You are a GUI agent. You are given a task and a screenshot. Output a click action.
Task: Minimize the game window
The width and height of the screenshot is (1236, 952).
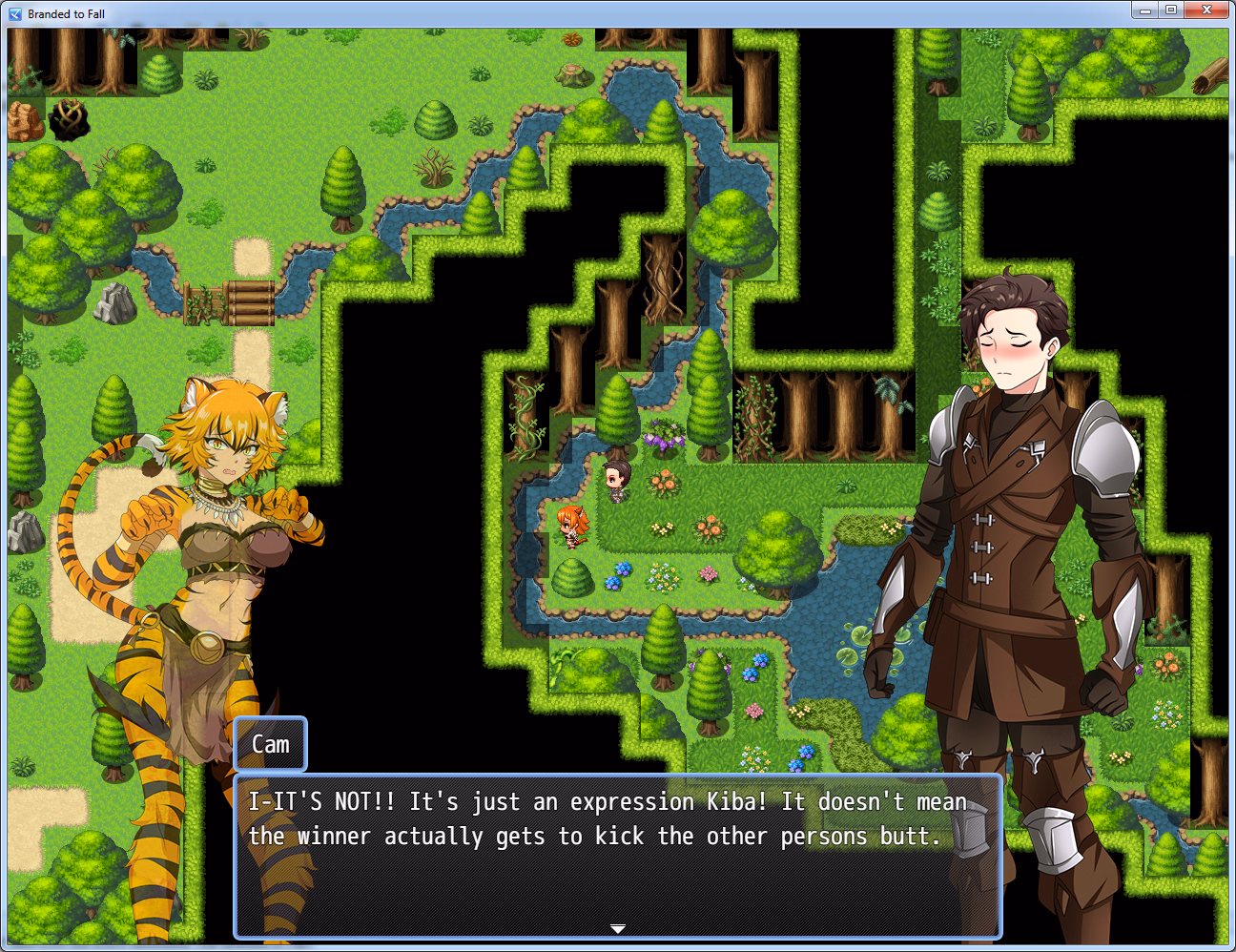click(x=1144, y=10)
